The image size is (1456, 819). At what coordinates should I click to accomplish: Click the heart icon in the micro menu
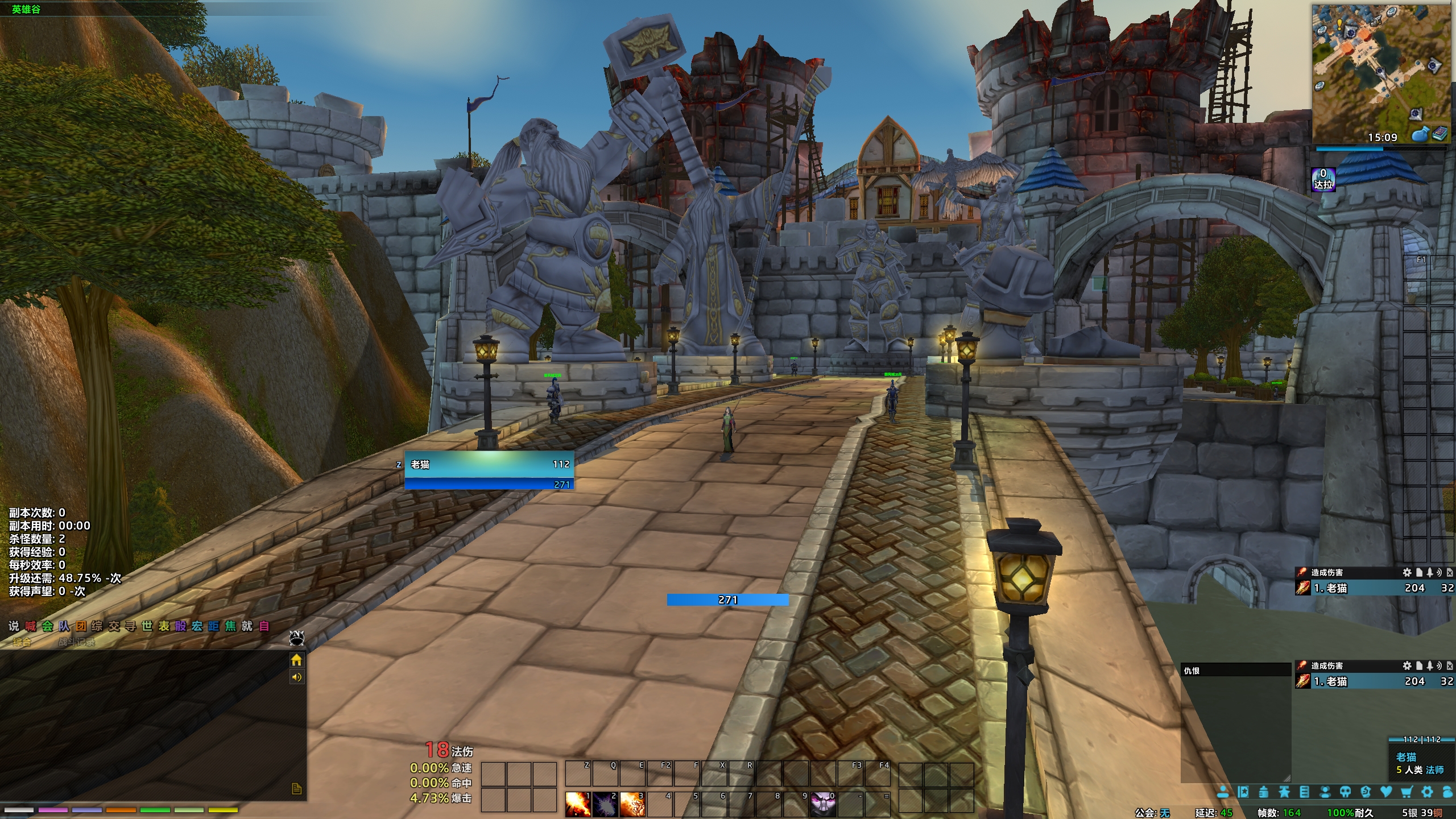click(1386, 792)
